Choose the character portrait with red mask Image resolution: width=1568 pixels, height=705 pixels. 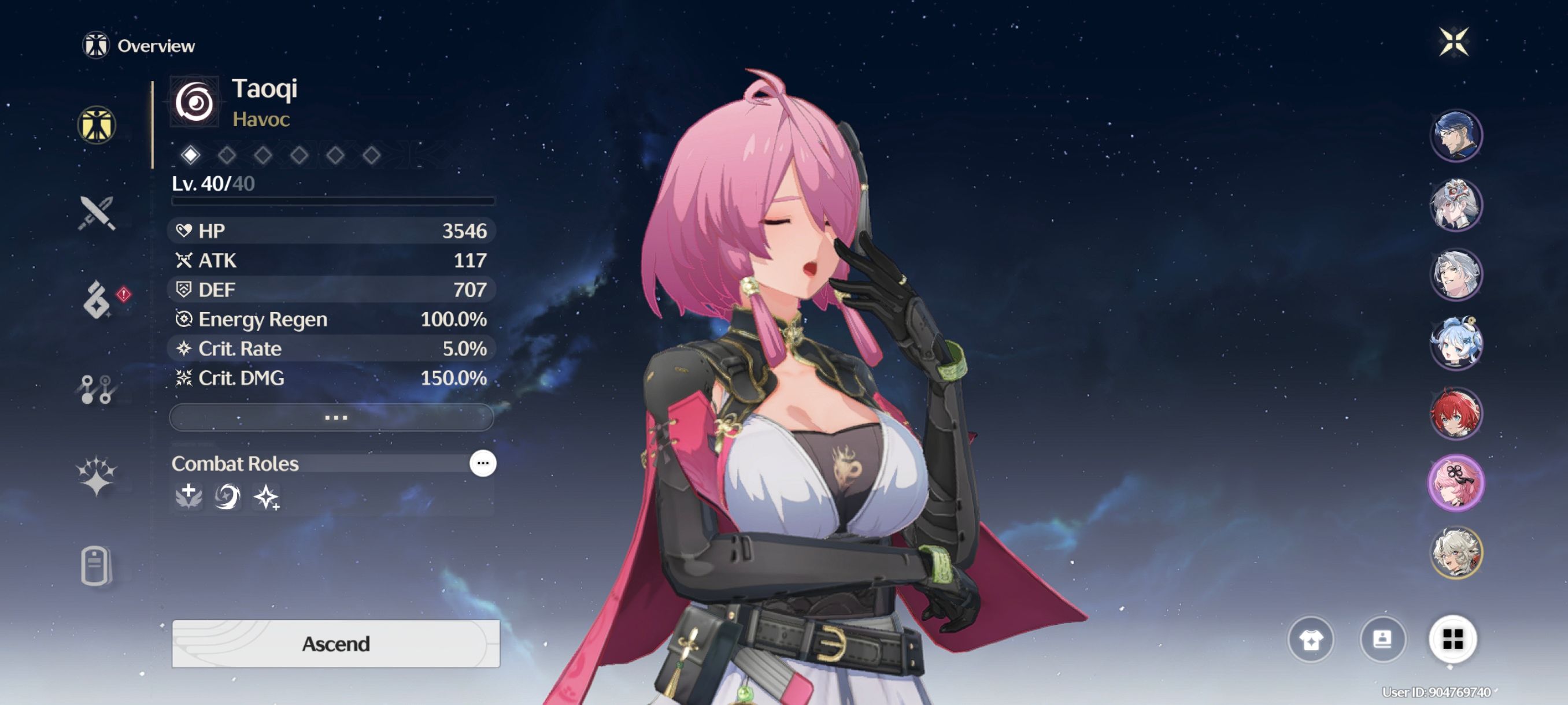(x=1455, y=205)
